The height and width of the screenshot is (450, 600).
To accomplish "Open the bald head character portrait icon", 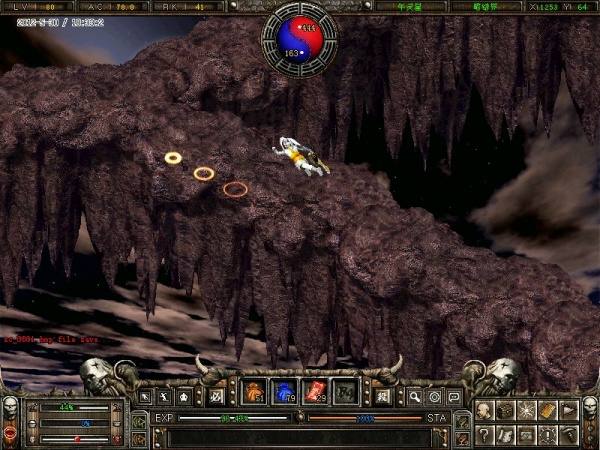I will click(x=484, y=410).
